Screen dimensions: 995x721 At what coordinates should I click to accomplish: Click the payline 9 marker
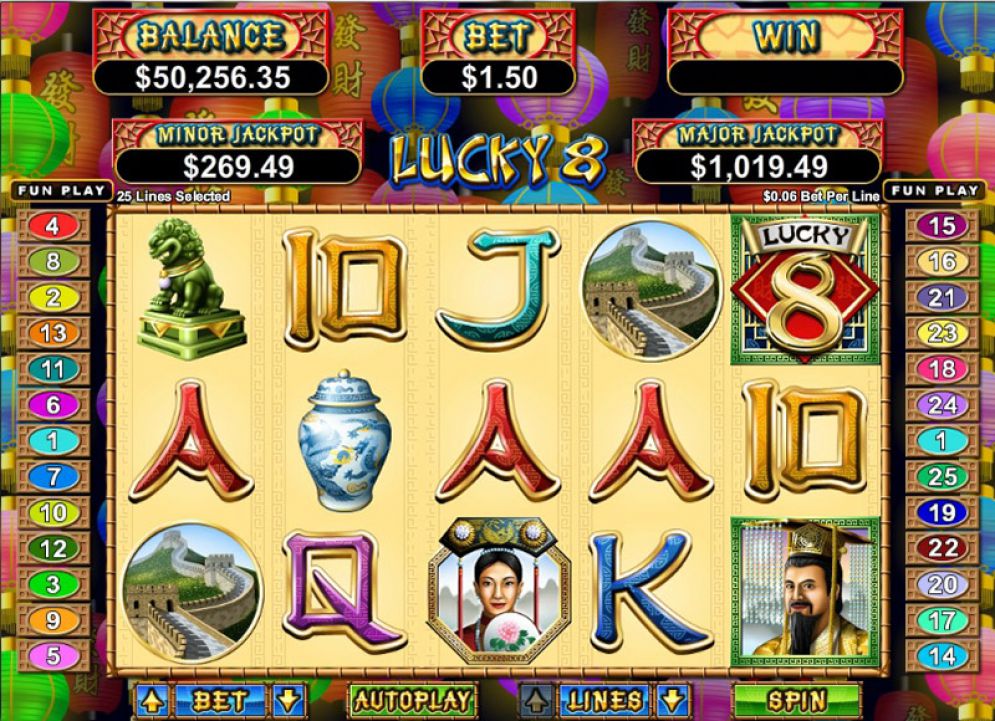[53, 620]
